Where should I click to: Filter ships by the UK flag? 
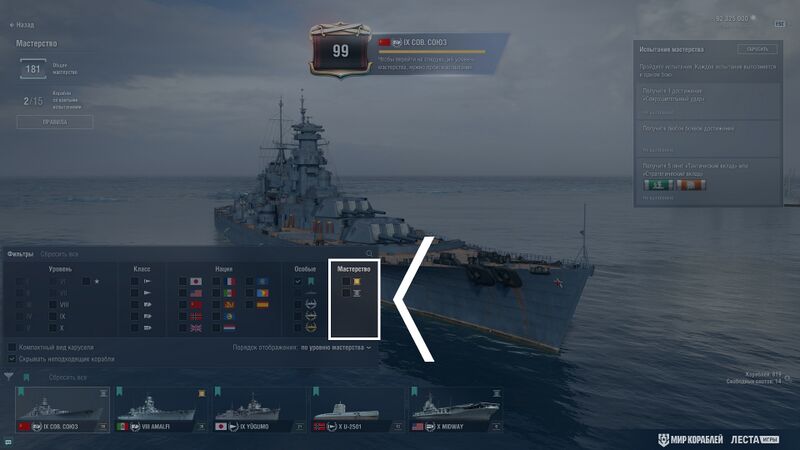[x=196, y=328]
